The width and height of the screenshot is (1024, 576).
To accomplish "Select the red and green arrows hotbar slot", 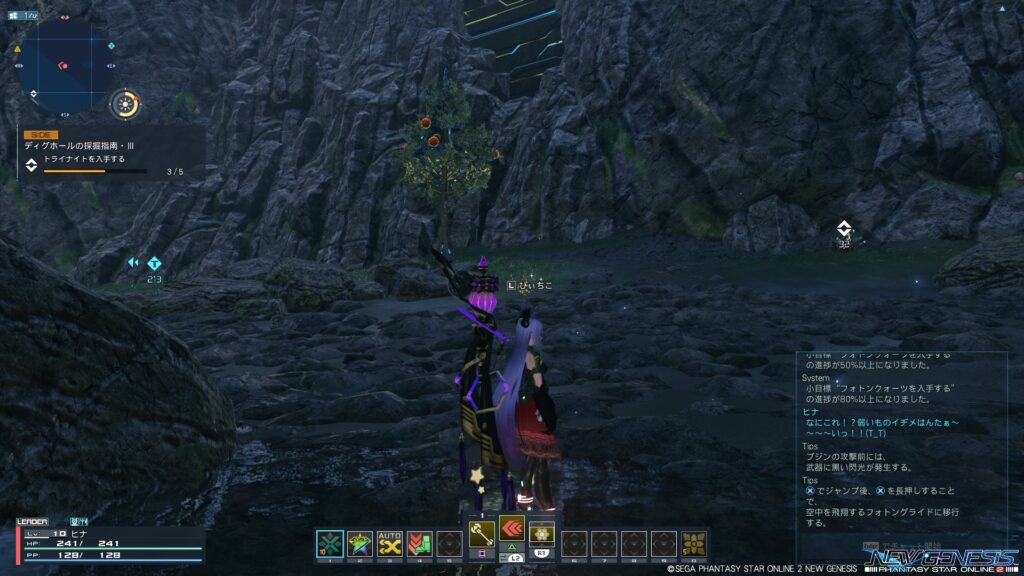I will click(x=420, y=543).
